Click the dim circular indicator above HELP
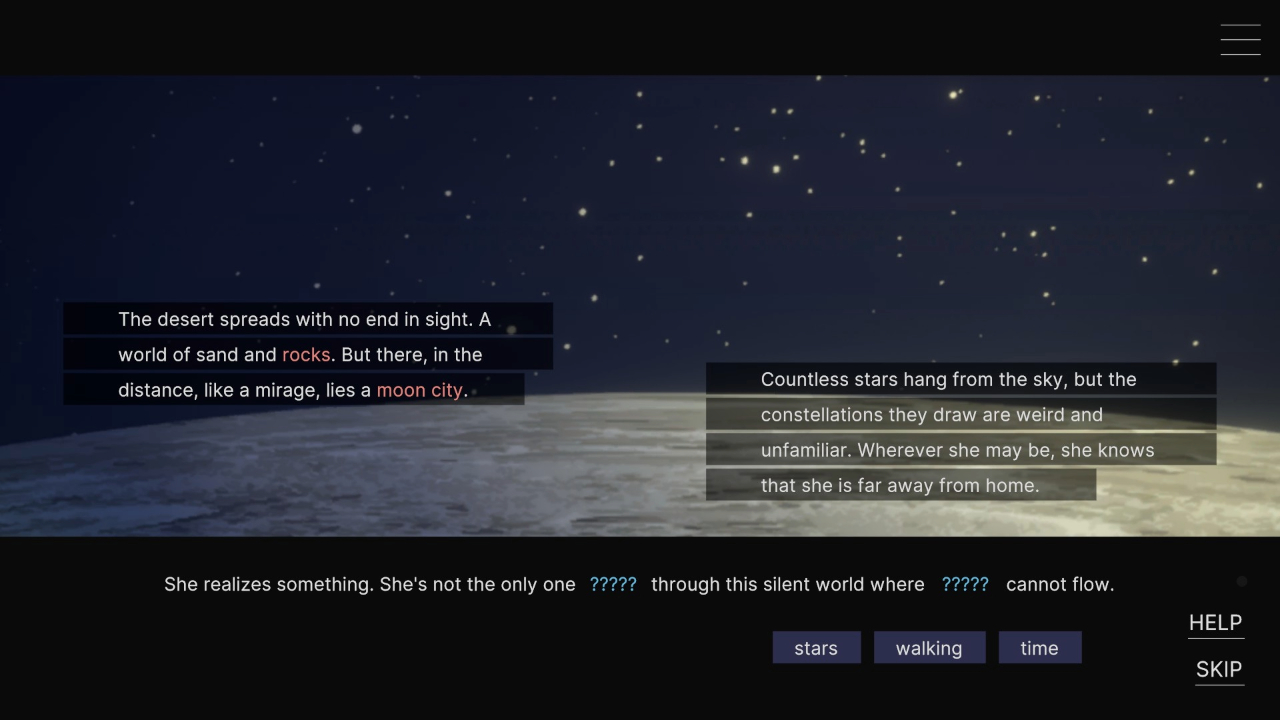The image size is (1280, 720). 1241,581
